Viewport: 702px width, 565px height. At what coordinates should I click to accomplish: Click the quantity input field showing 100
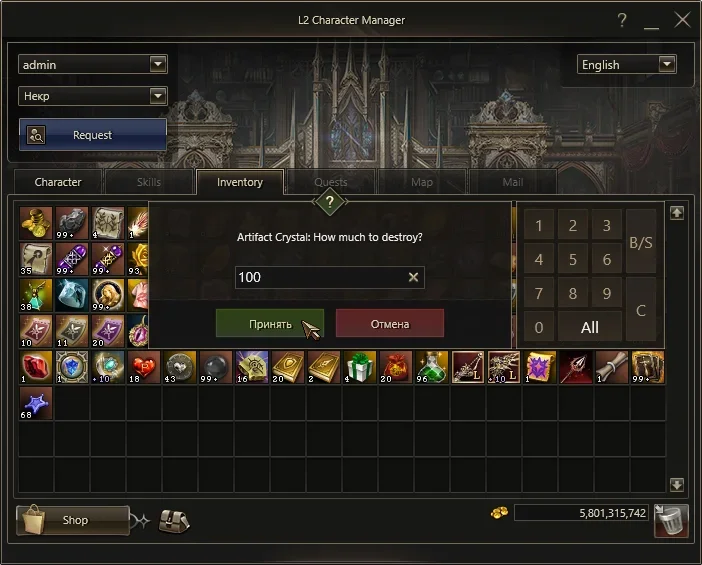(x=320, y=277)
